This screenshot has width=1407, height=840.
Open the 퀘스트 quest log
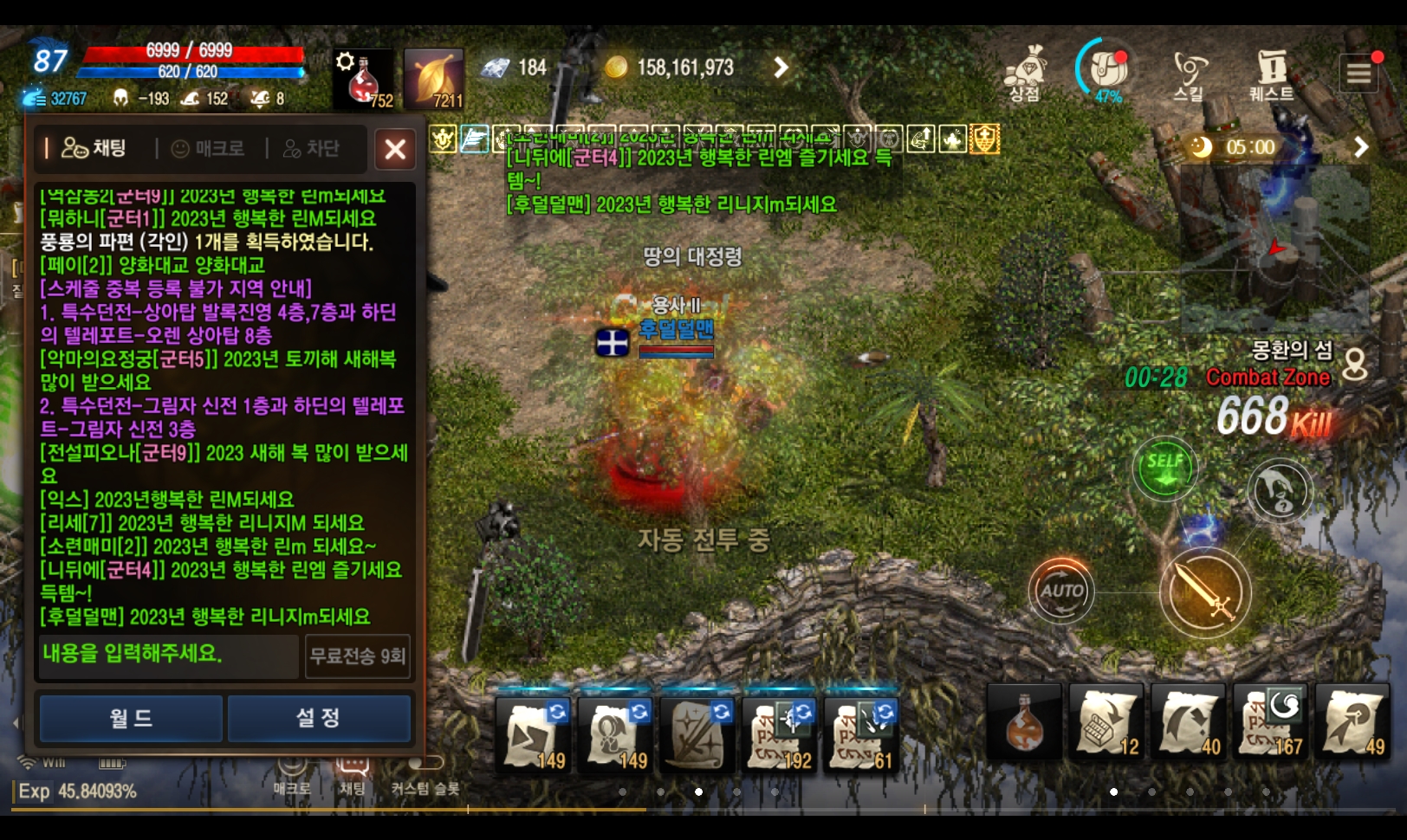pyautogui.click(x=1271, y=74)
